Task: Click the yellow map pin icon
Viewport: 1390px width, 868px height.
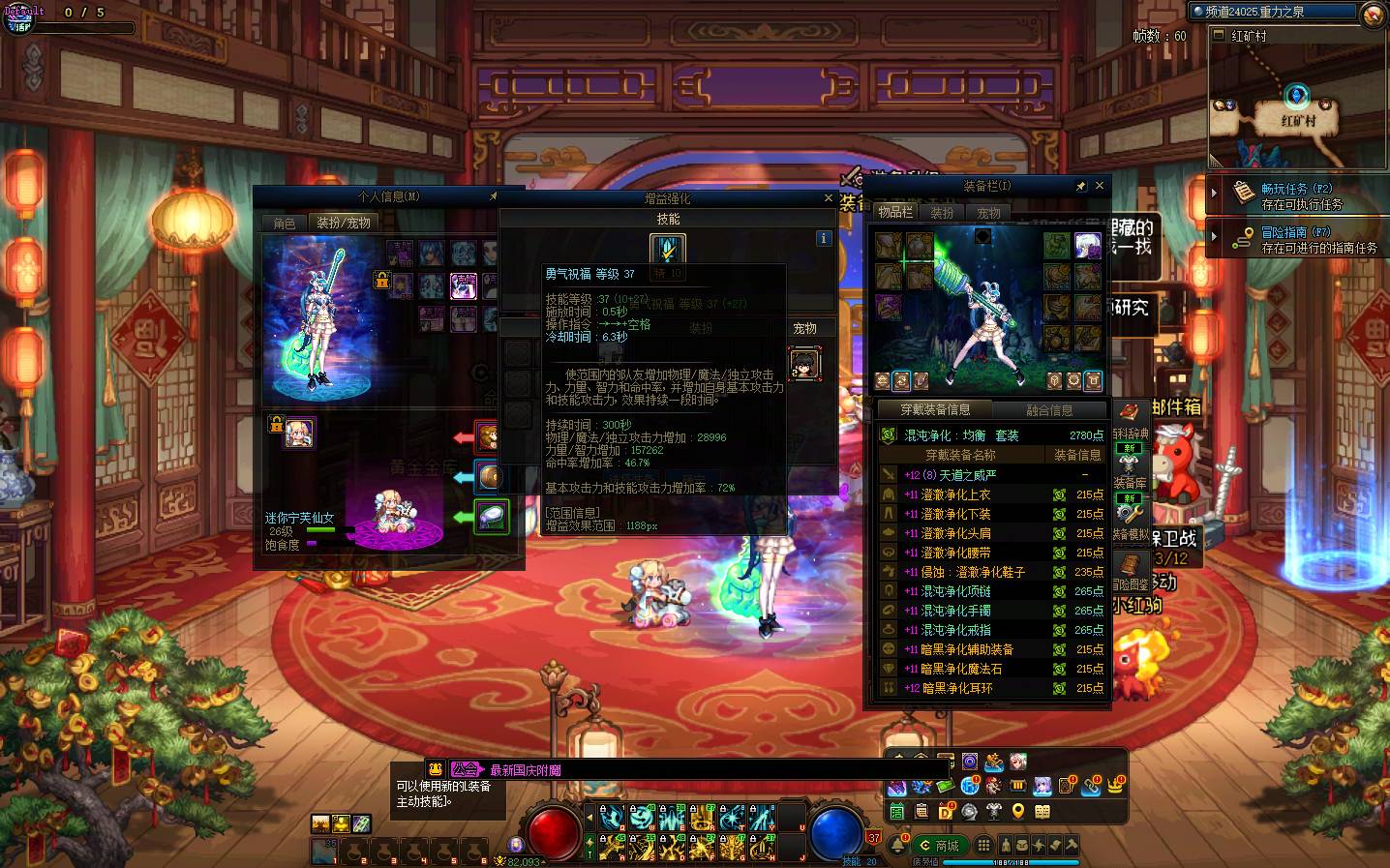Action: [1018, 811]
